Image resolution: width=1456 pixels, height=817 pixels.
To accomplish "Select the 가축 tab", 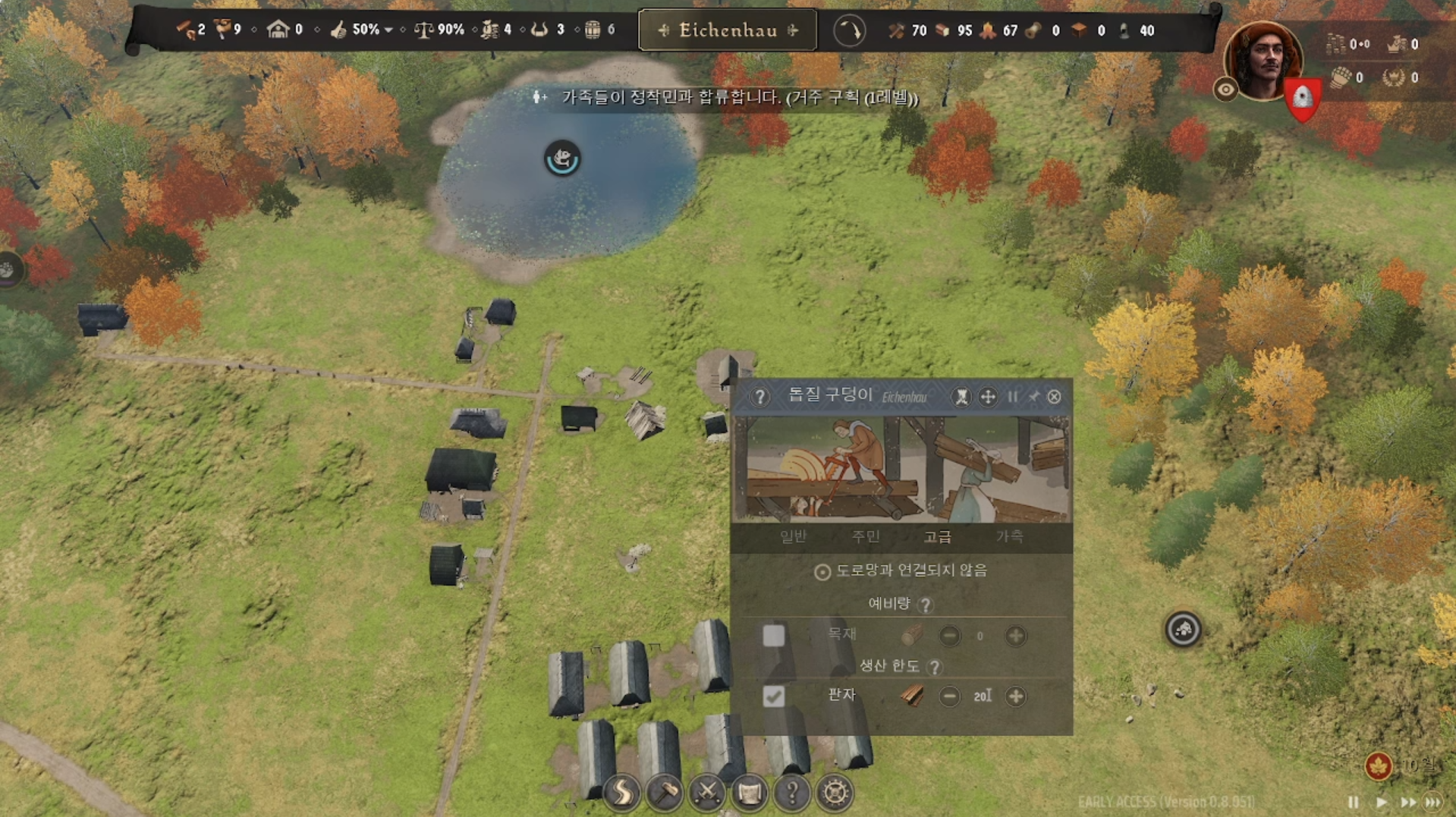I will [x=1009, y=537].
